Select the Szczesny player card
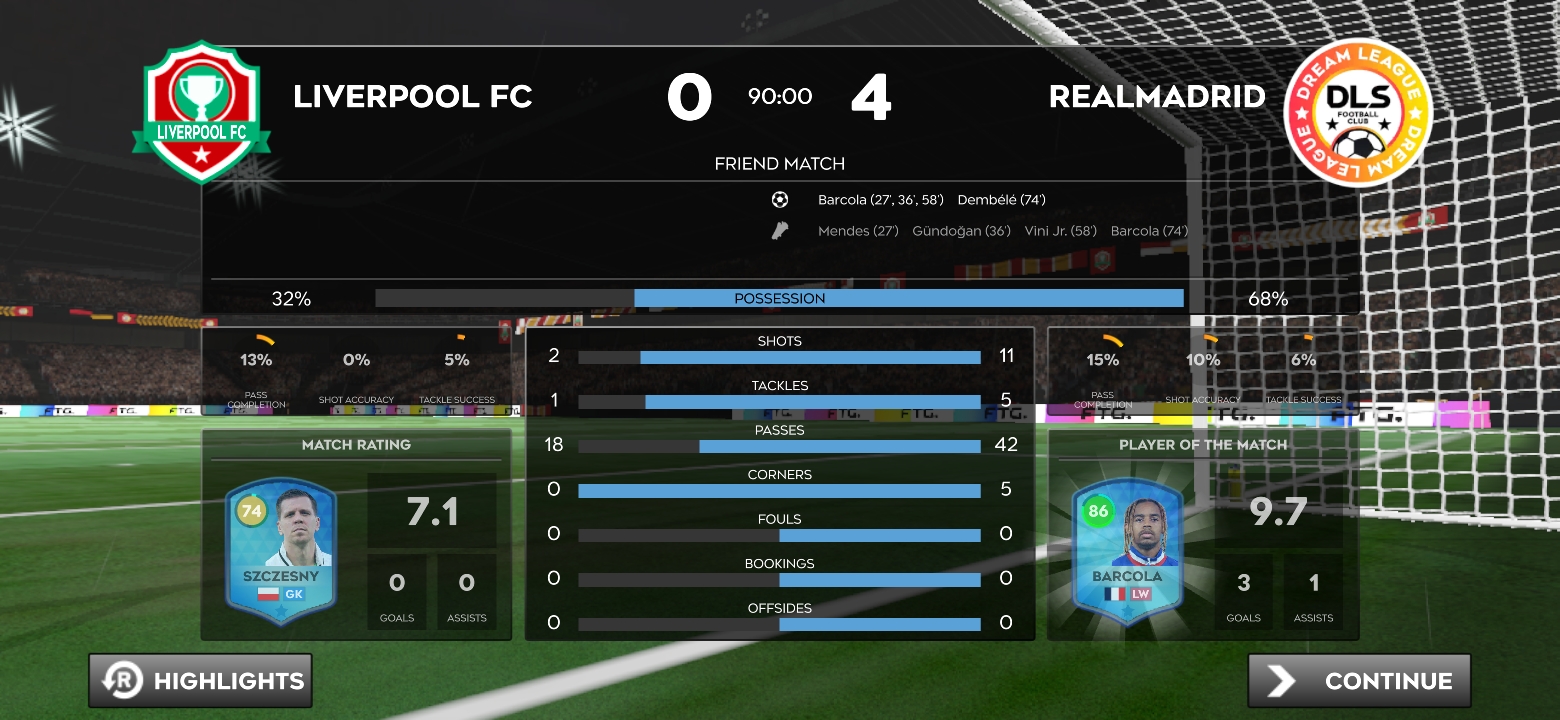The width and height of the screenshot is (1560, 720). point(281,550)
